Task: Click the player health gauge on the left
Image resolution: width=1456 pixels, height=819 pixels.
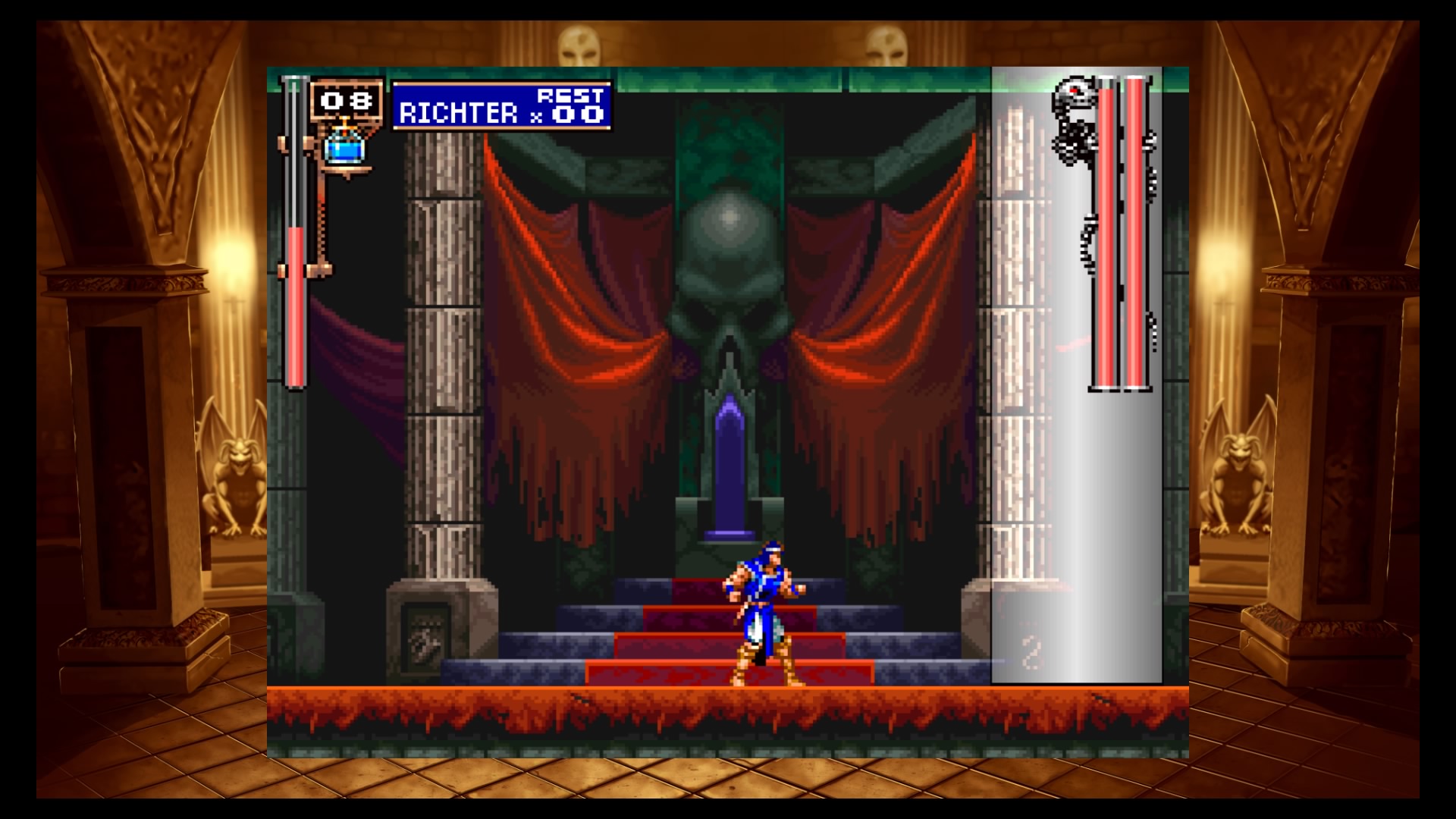Action: [x=296, y=227]
